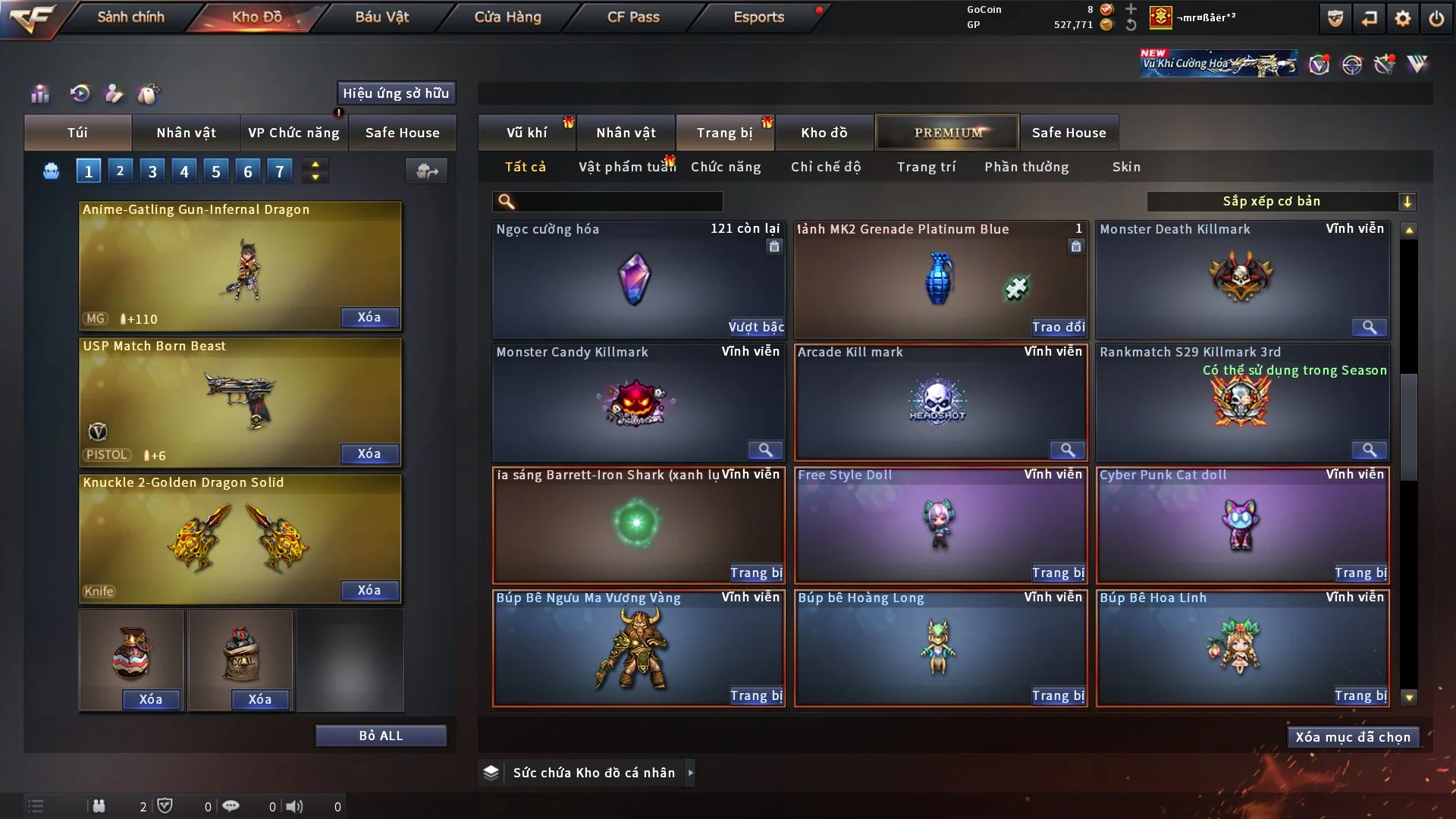Open the gear settings icon
Image resolution: width=1456 pixels, height=819 pixels.
click(x=1403, y=18)
